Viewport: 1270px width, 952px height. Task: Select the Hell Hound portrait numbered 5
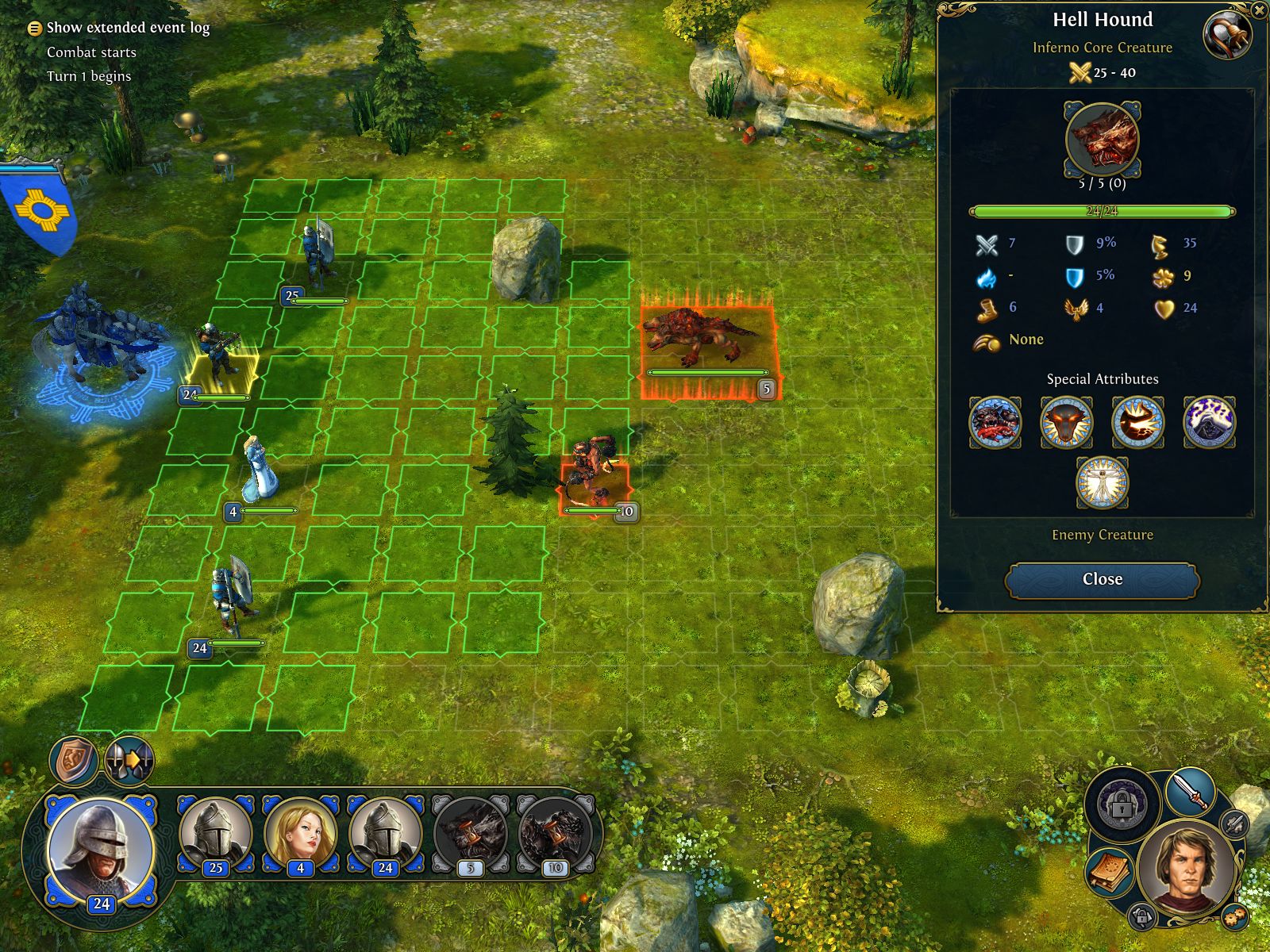click(x=470, y=835)
